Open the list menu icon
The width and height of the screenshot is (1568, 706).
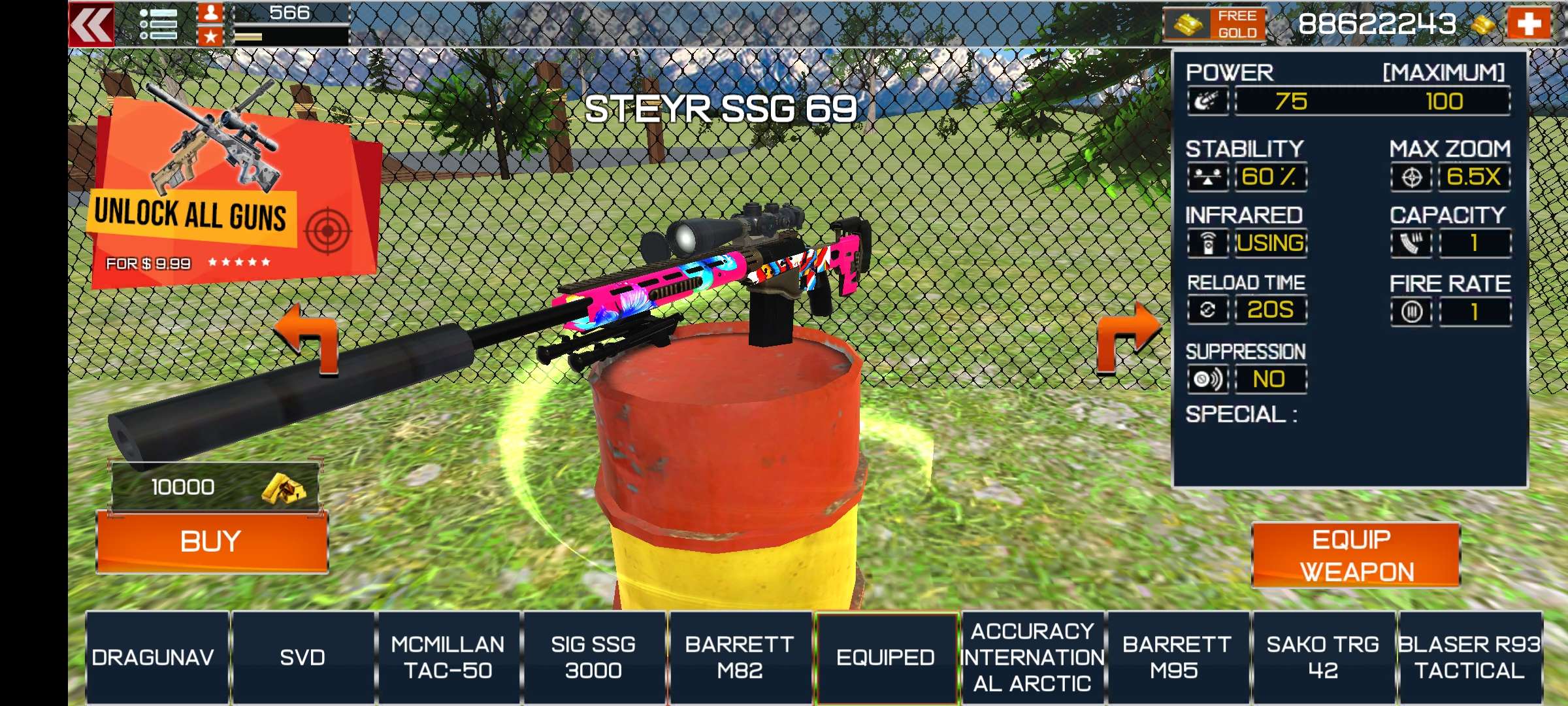(x=158, y=25)
